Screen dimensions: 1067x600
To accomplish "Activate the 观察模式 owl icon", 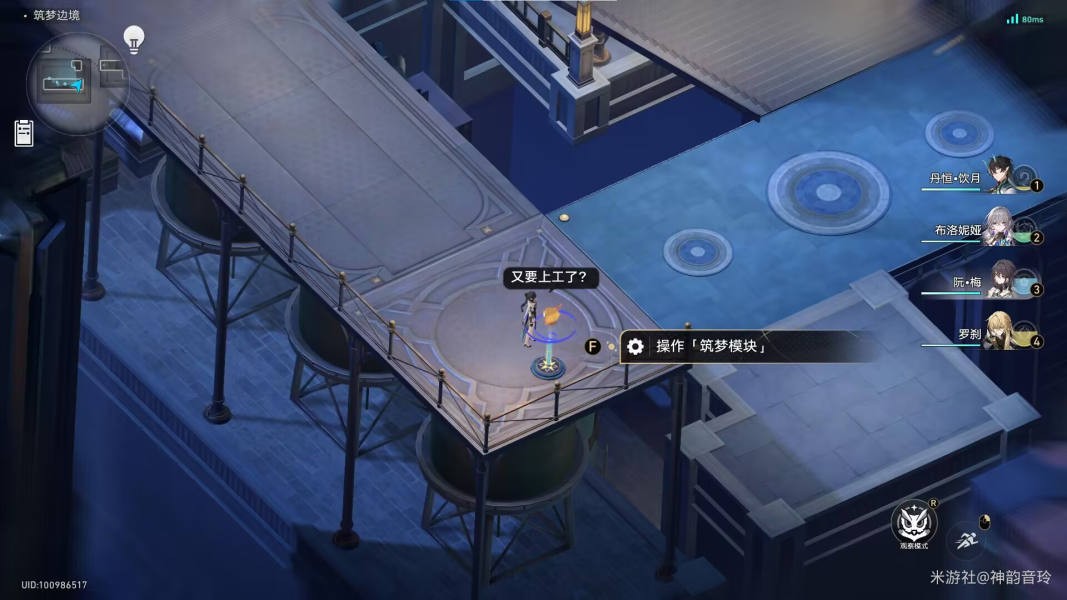I will [913, 521].
